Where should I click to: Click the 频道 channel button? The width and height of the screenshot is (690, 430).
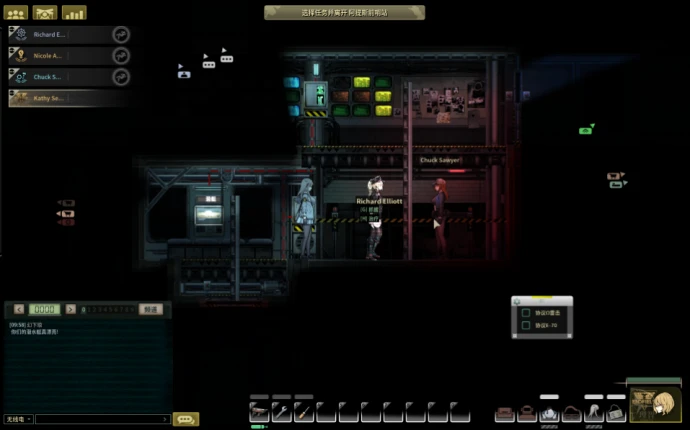[x=150, y=310]
